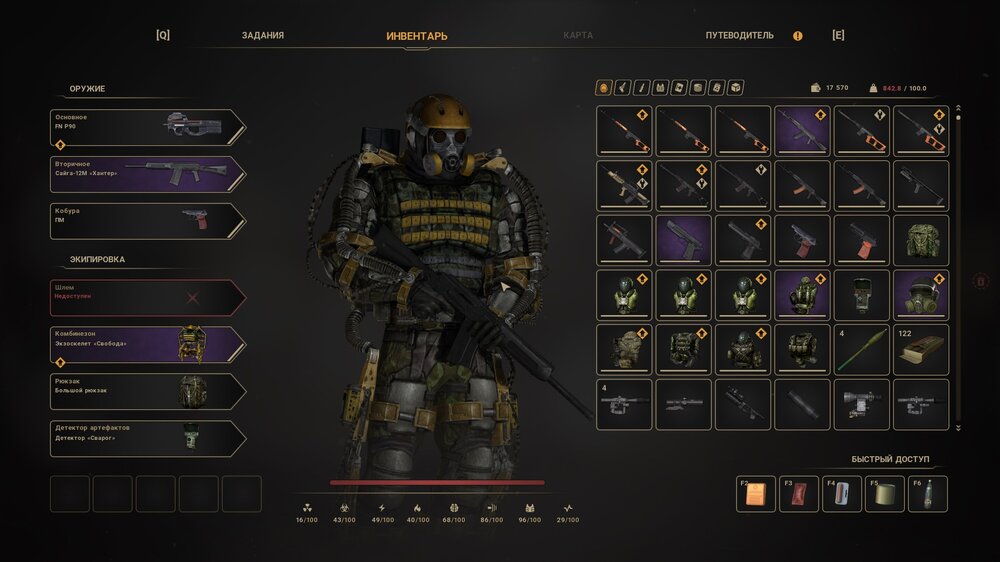Open the Карта tab
This screenshot has width=1000, height=562.
pyautogui.click(x=578, y=35)
